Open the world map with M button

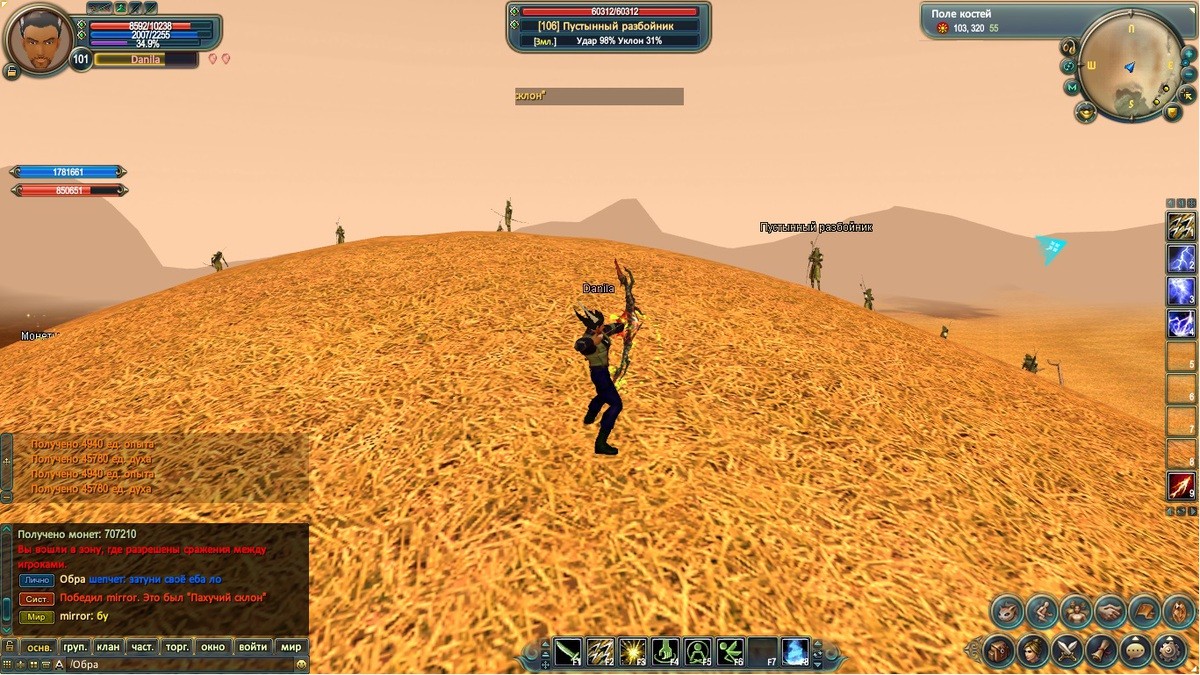1073,88
